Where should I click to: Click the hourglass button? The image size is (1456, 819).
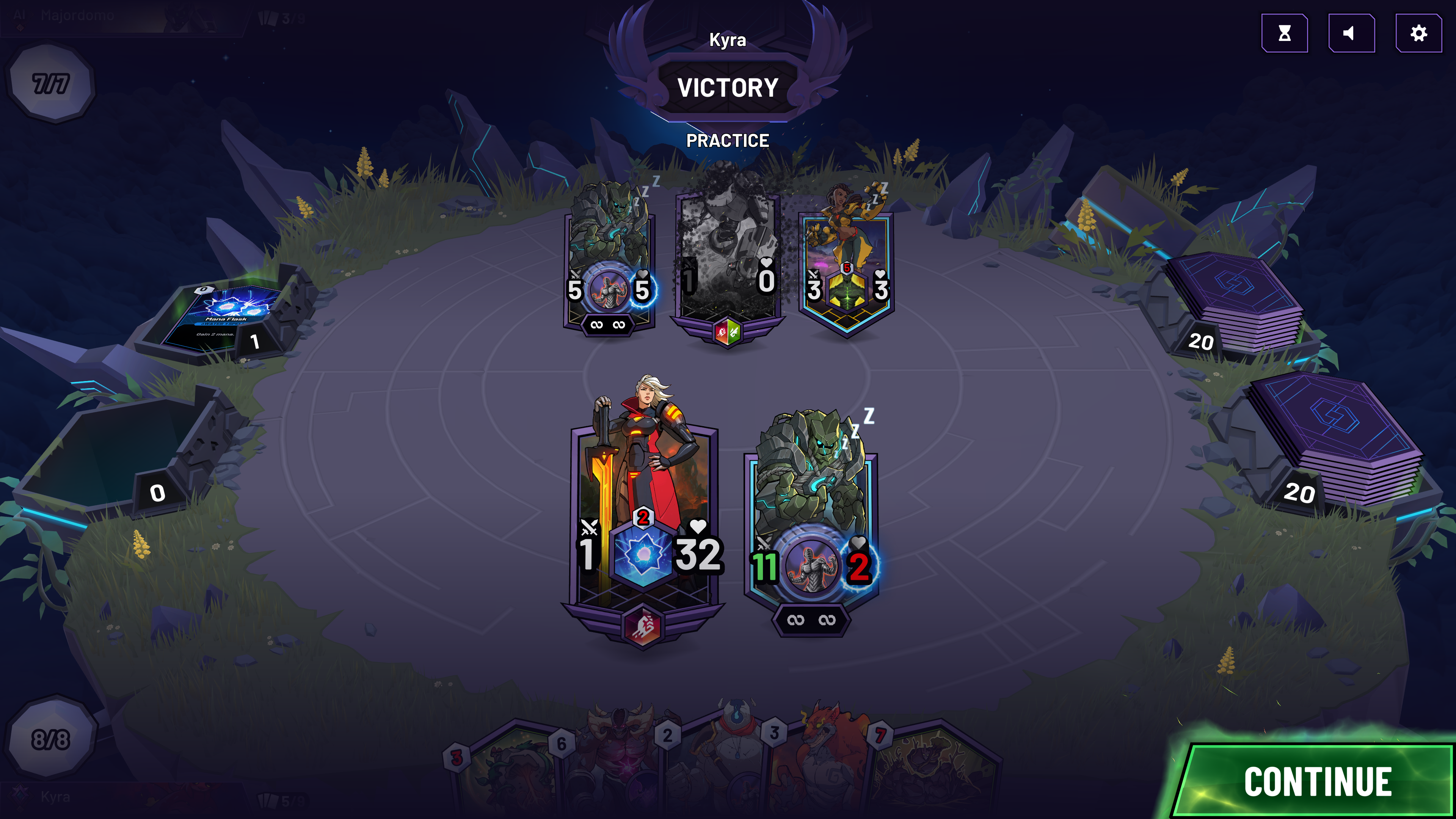coord(1284,33)
